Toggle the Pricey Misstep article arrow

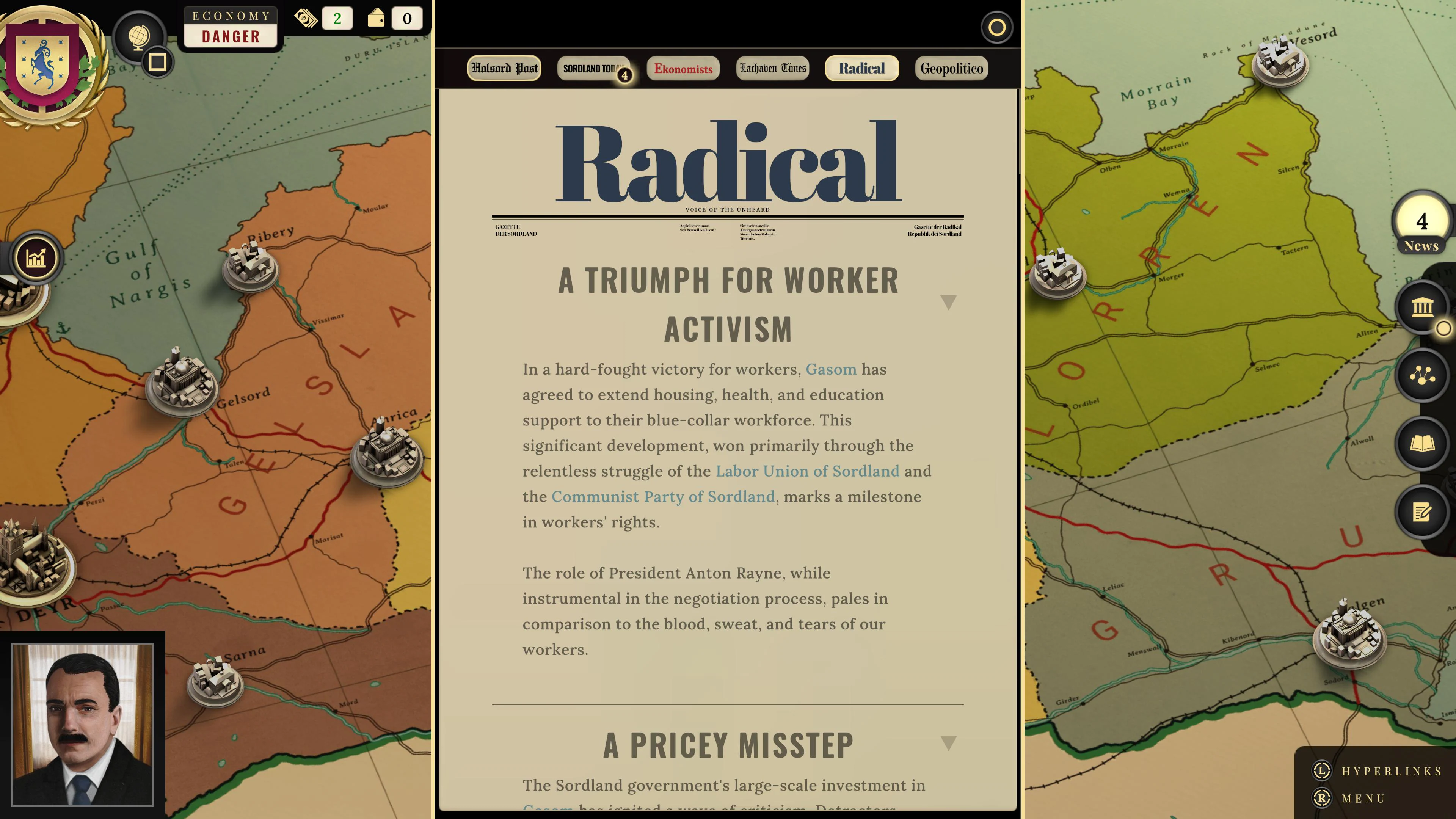pyautogui.click(x=948, y=743)
